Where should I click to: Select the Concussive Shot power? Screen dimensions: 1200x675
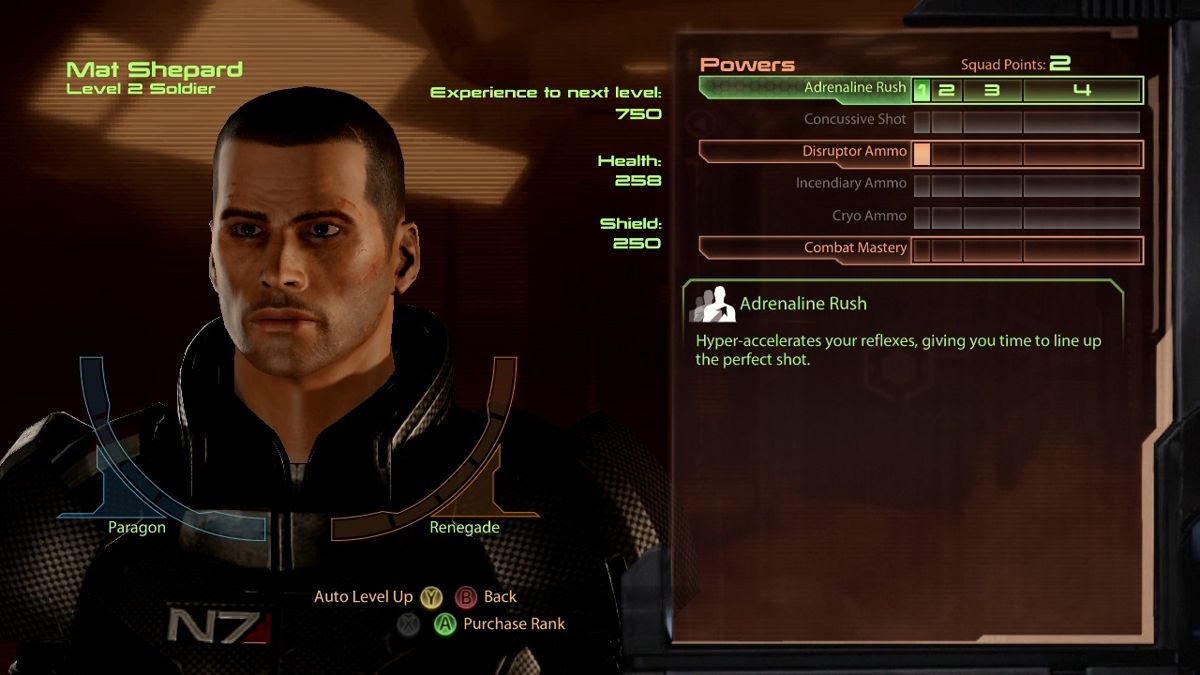click(855, 120)
